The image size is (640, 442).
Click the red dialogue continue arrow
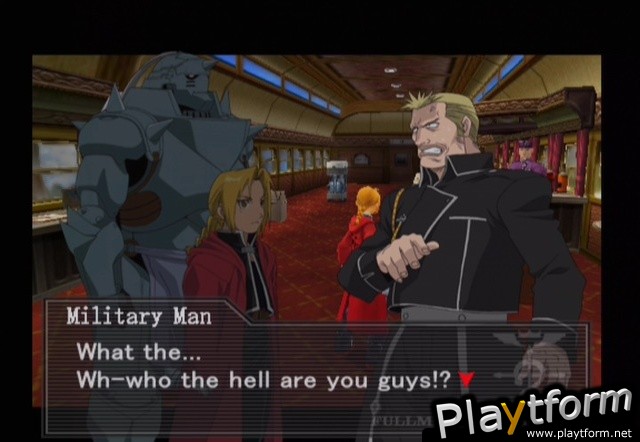pyautogui.click(x=466, y=380)
